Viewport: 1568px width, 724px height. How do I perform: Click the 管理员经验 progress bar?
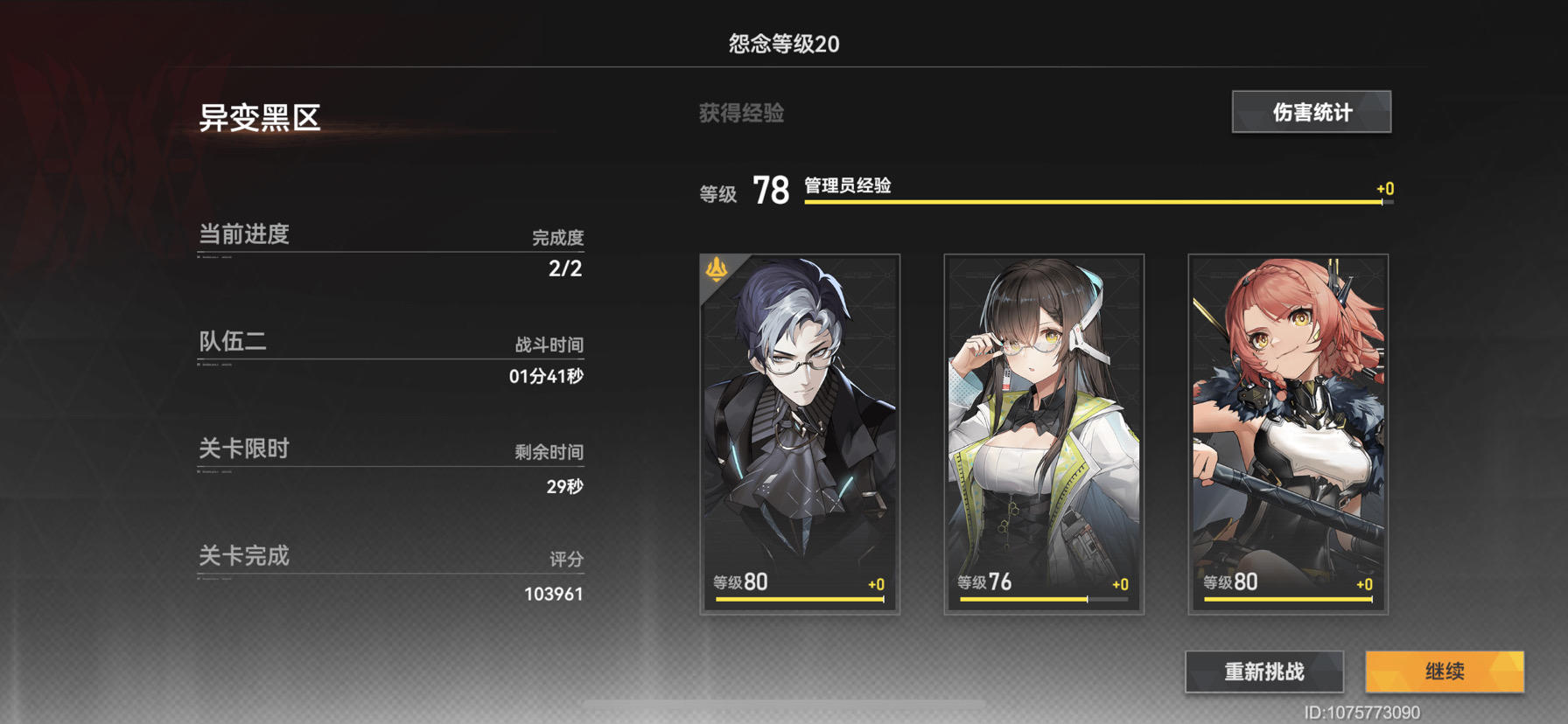click(1094, 199)
